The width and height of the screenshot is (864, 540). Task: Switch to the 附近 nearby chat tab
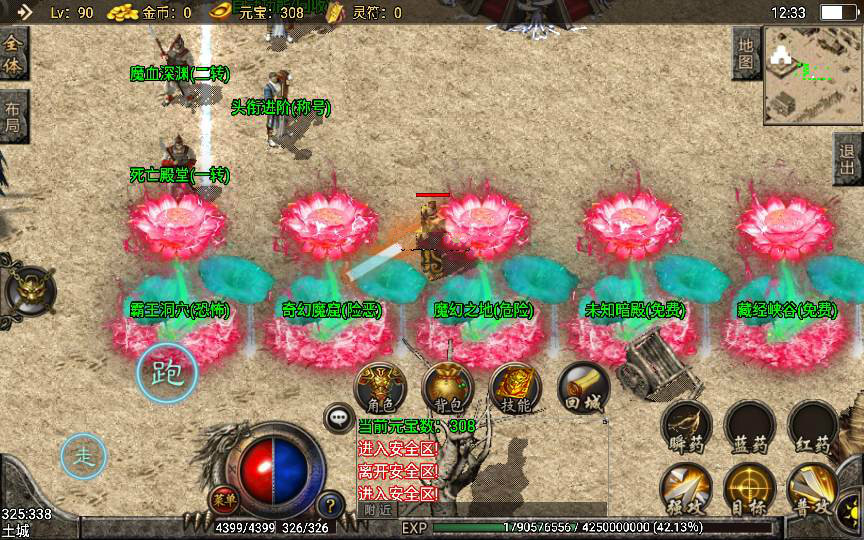pos(378,509)
